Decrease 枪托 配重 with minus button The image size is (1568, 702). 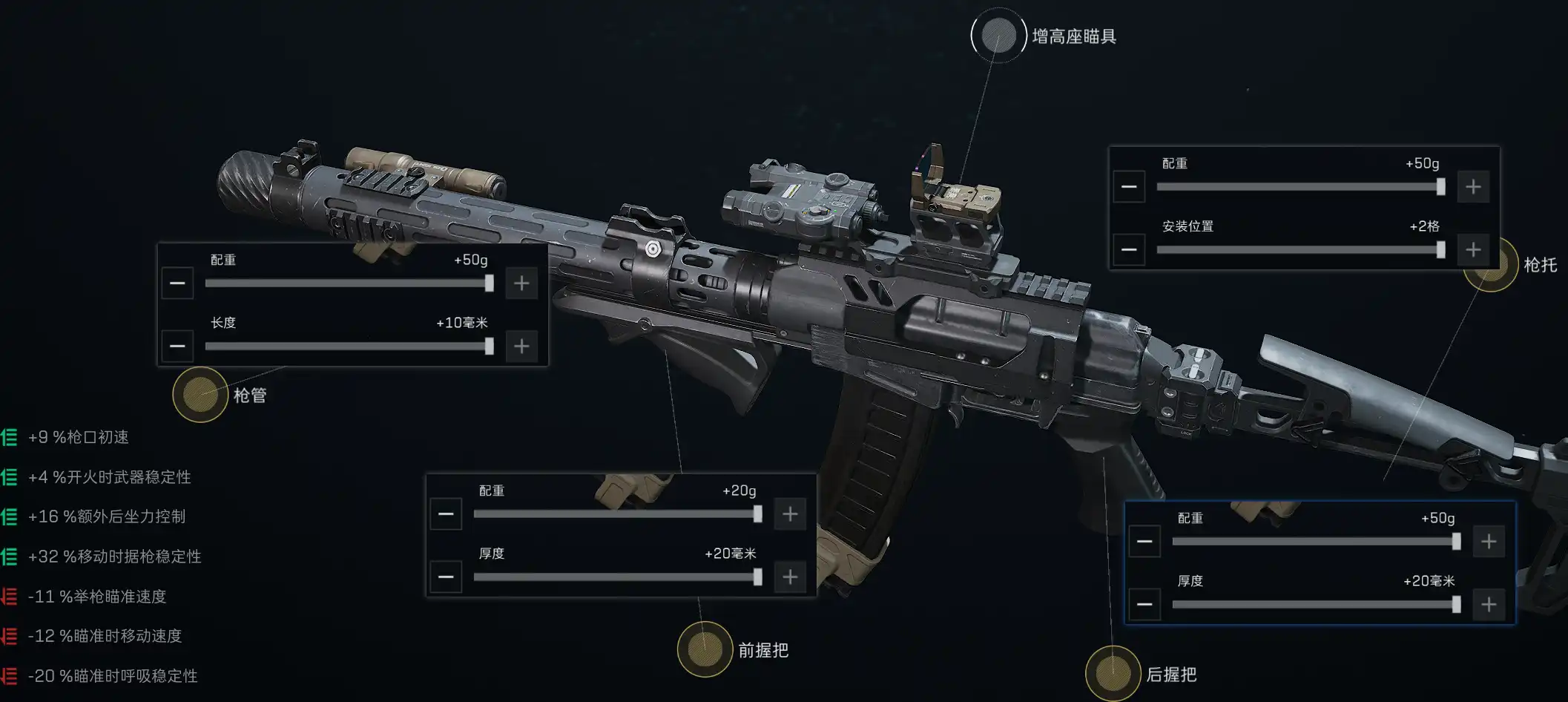pos(1129,187)
